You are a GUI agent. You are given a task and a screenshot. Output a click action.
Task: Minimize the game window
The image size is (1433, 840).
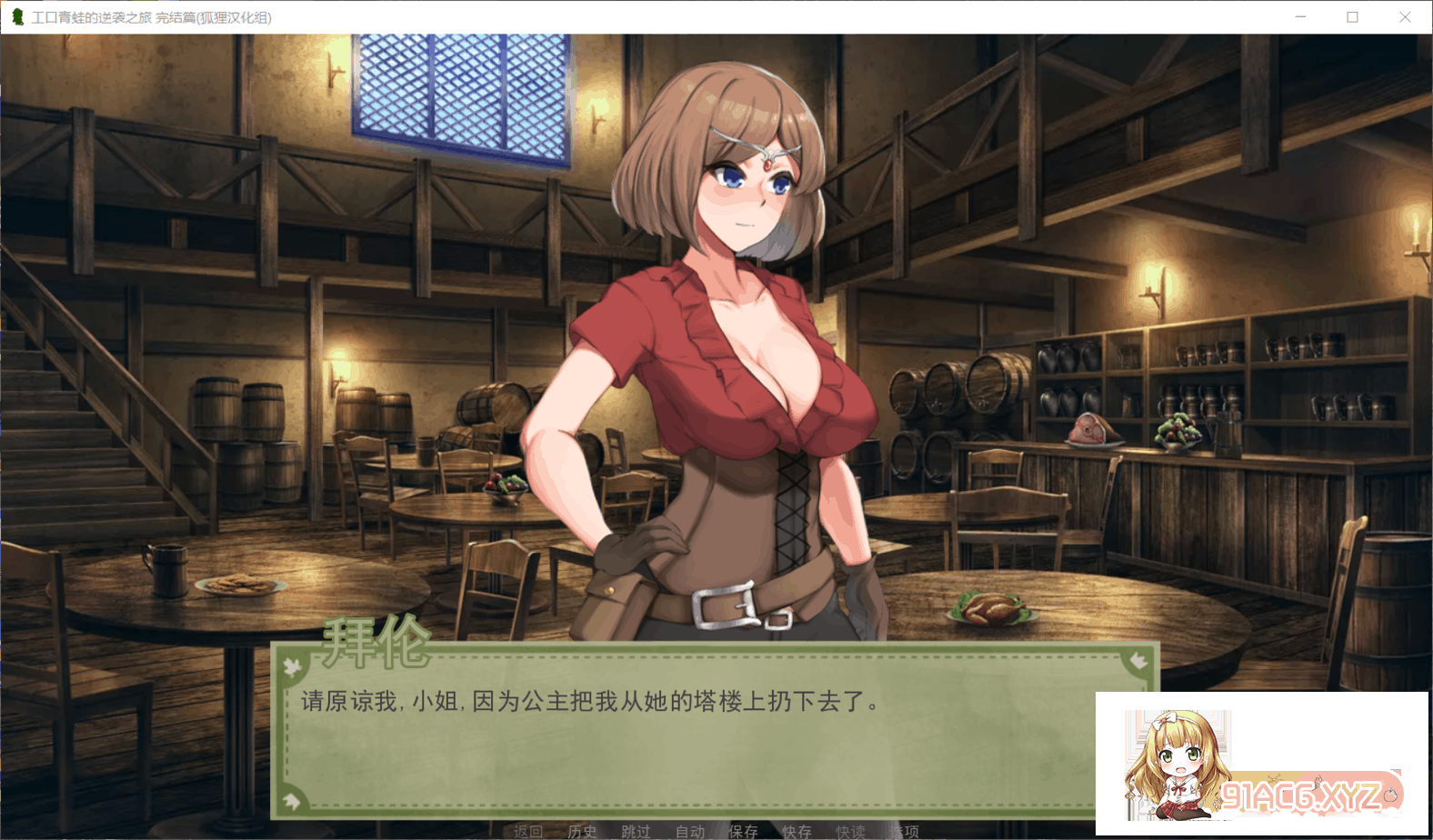click(1300, 17)
